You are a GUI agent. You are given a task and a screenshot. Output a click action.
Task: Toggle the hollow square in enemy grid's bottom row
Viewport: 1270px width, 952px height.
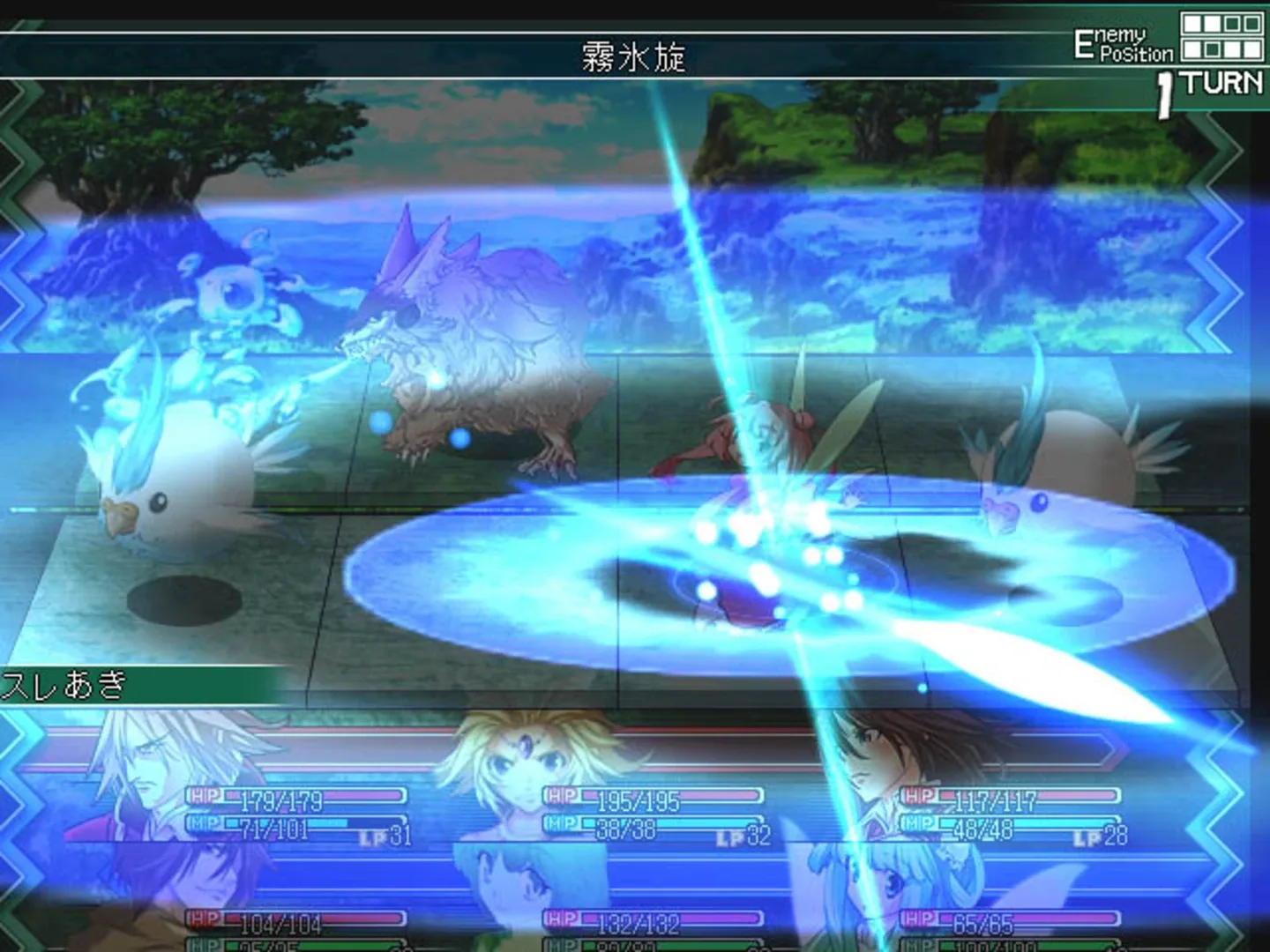(1211, 48)
